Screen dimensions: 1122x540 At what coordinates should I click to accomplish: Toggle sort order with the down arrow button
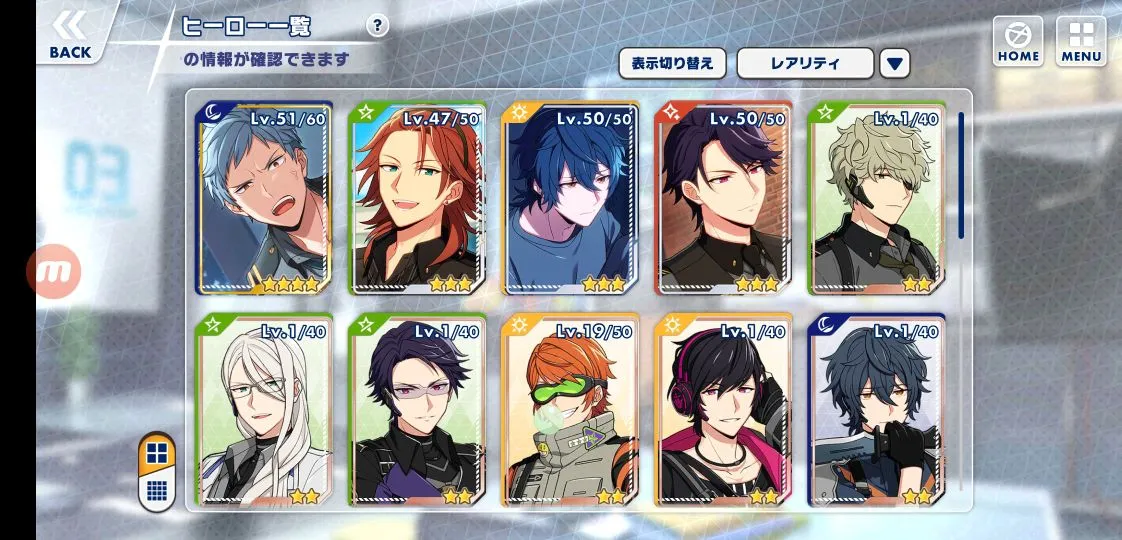tap(895, 63)
